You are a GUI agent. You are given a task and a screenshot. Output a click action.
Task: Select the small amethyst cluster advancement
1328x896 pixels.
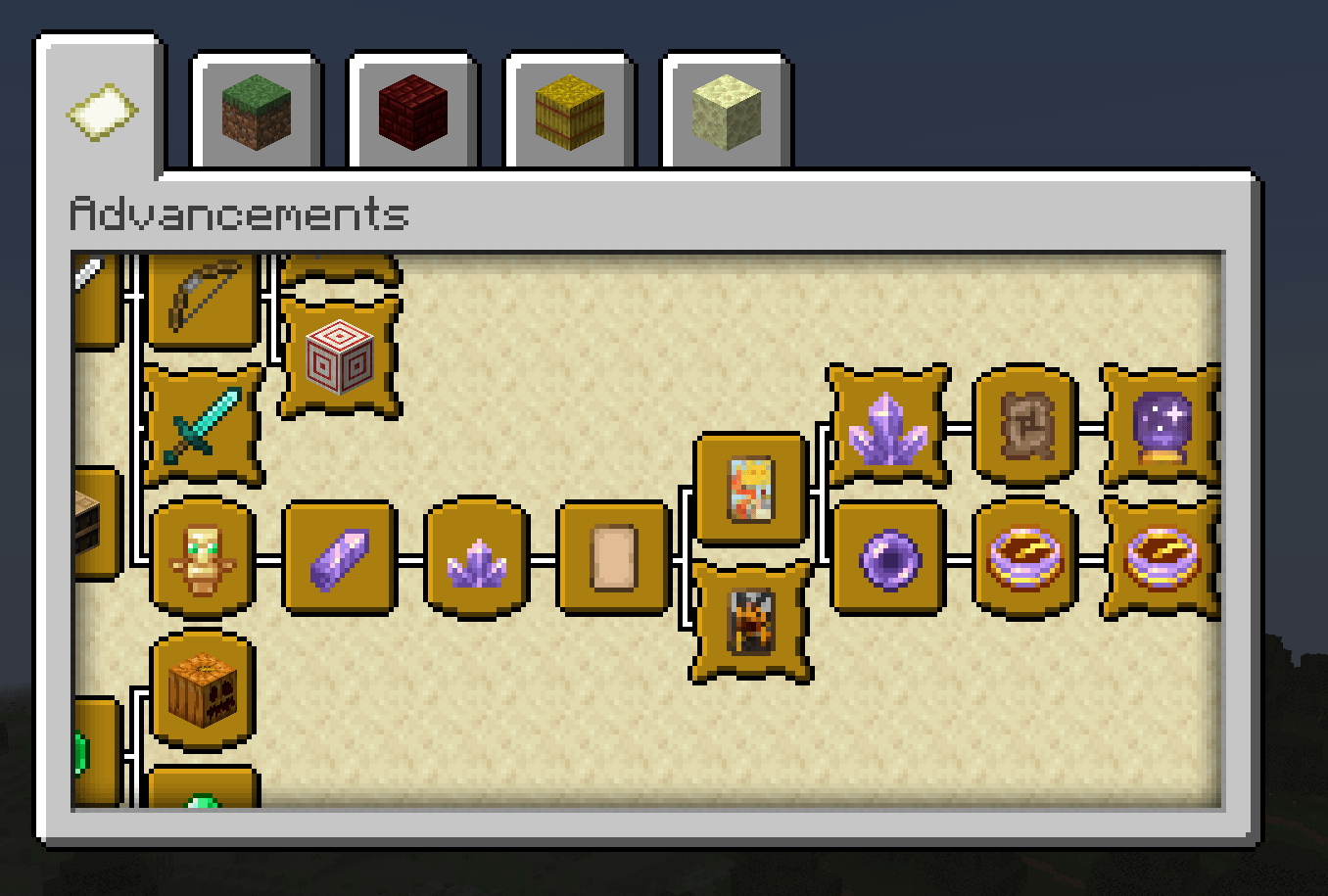pos(477,561)
